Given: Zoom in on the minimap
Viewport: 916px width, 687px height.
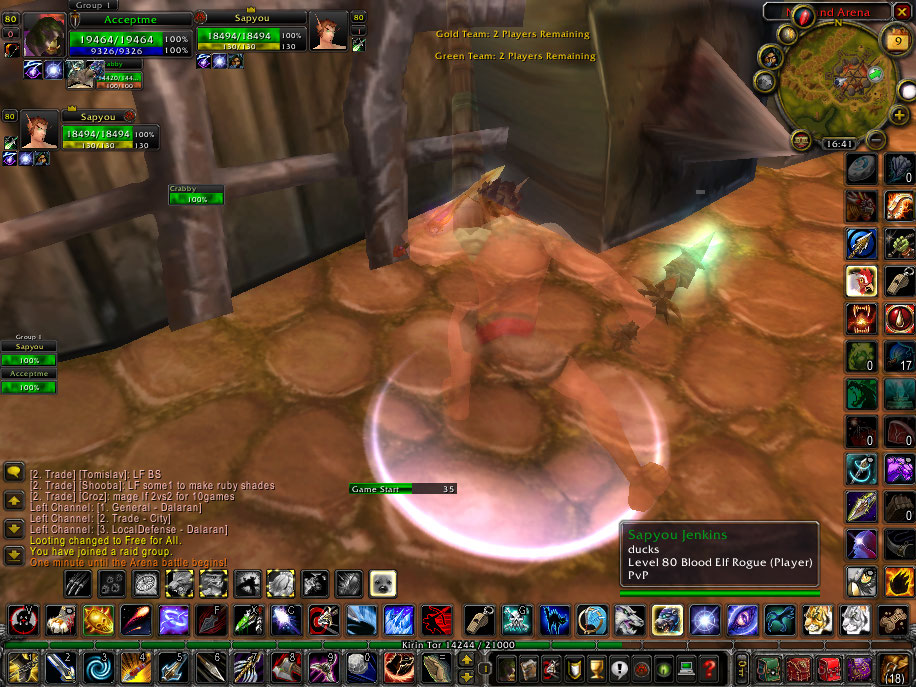Looking at the screenshot, I should tap(900, 115).
